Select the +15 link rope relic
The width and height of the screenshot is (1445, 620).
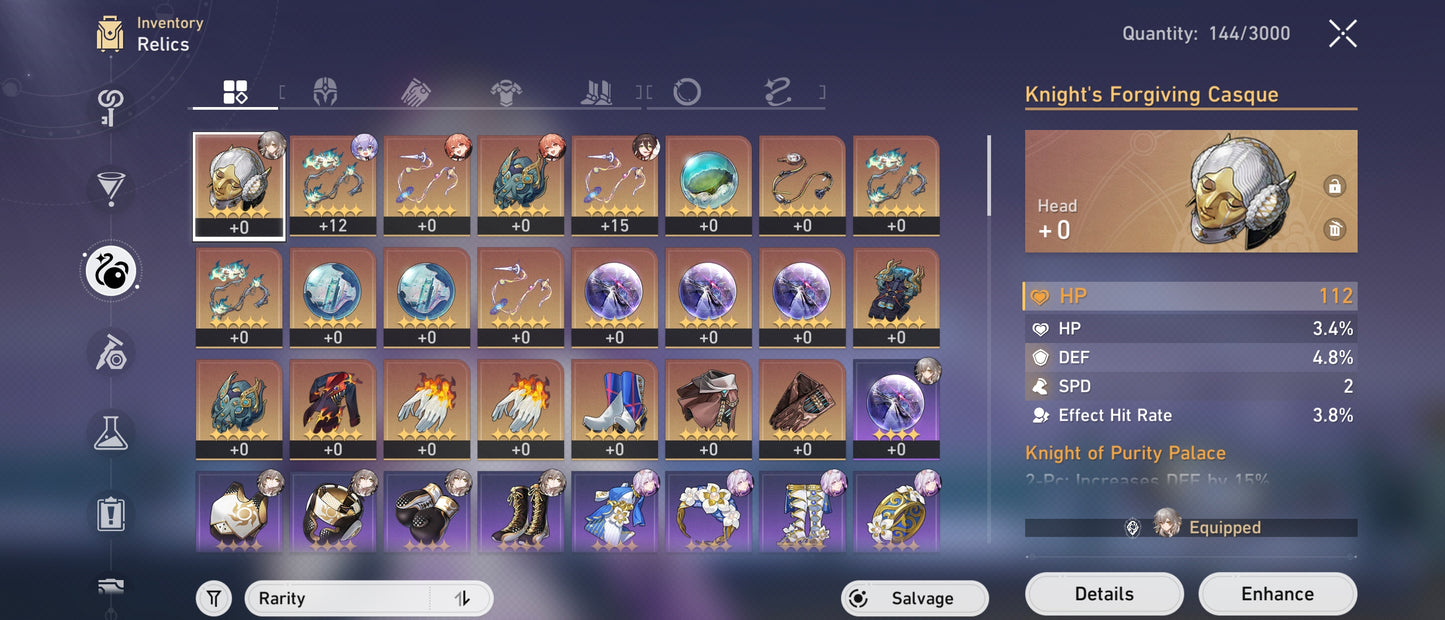tap(614, 187)
